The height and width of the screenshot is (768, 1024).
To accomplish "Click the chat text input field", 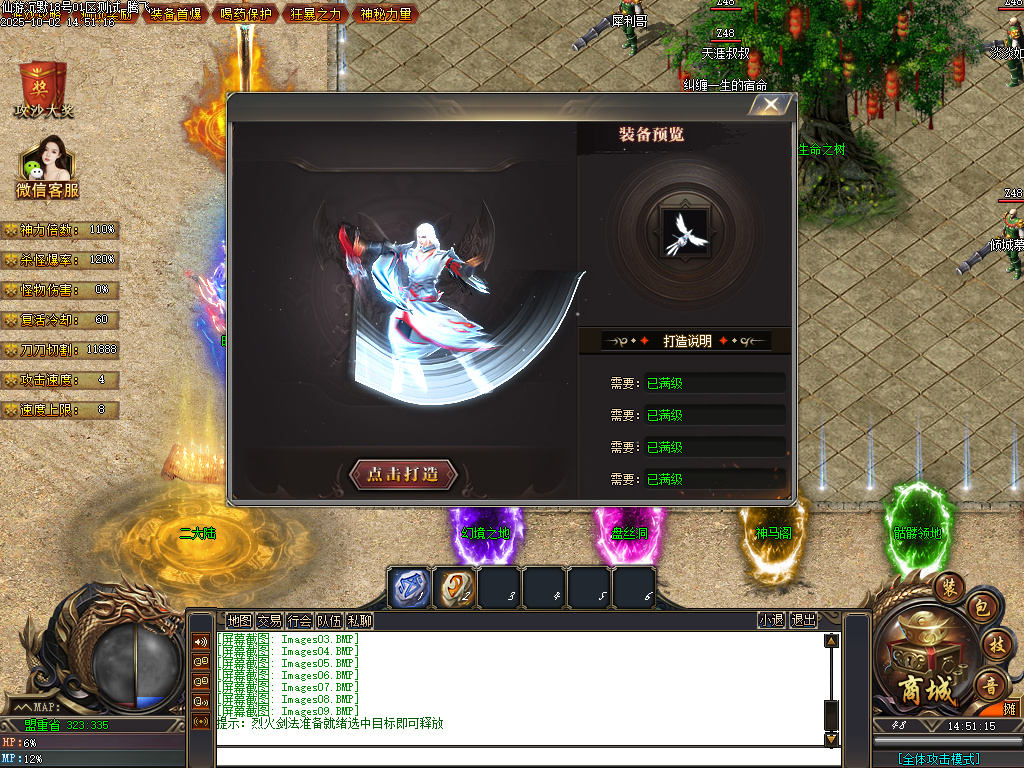I will 520,756.
